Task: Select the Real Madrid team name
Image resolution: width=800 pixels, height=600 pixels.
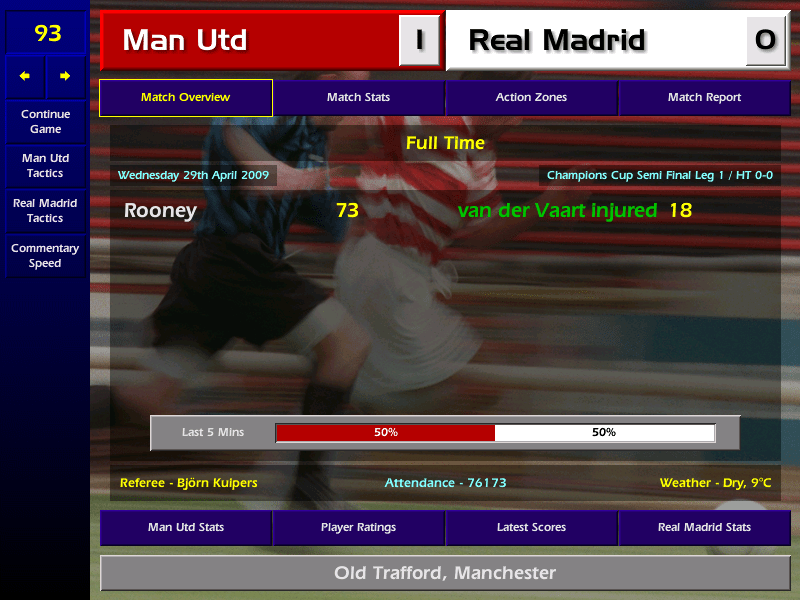Action: point(557,41)
